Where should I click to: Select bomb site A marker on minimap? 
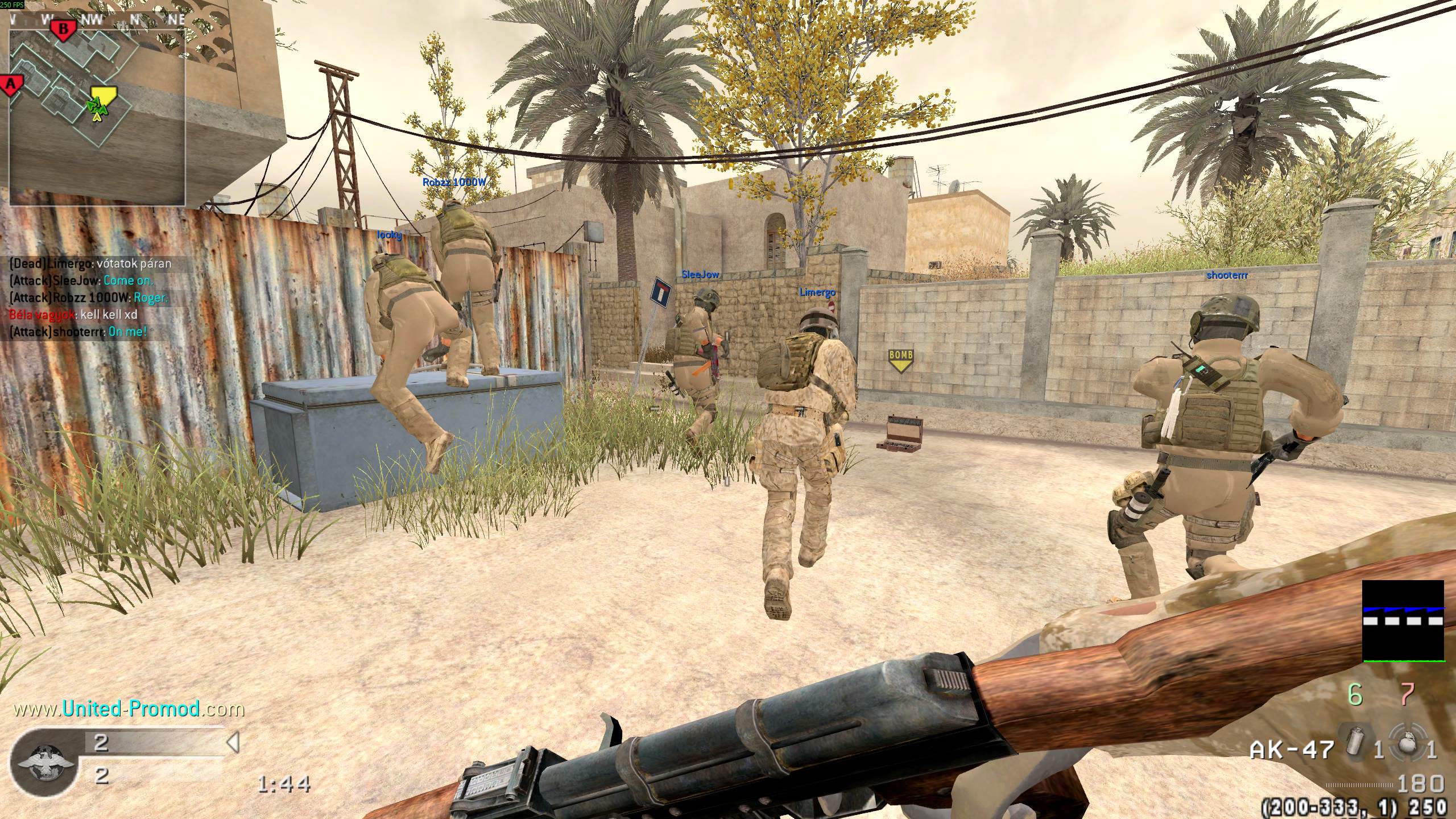11,85
